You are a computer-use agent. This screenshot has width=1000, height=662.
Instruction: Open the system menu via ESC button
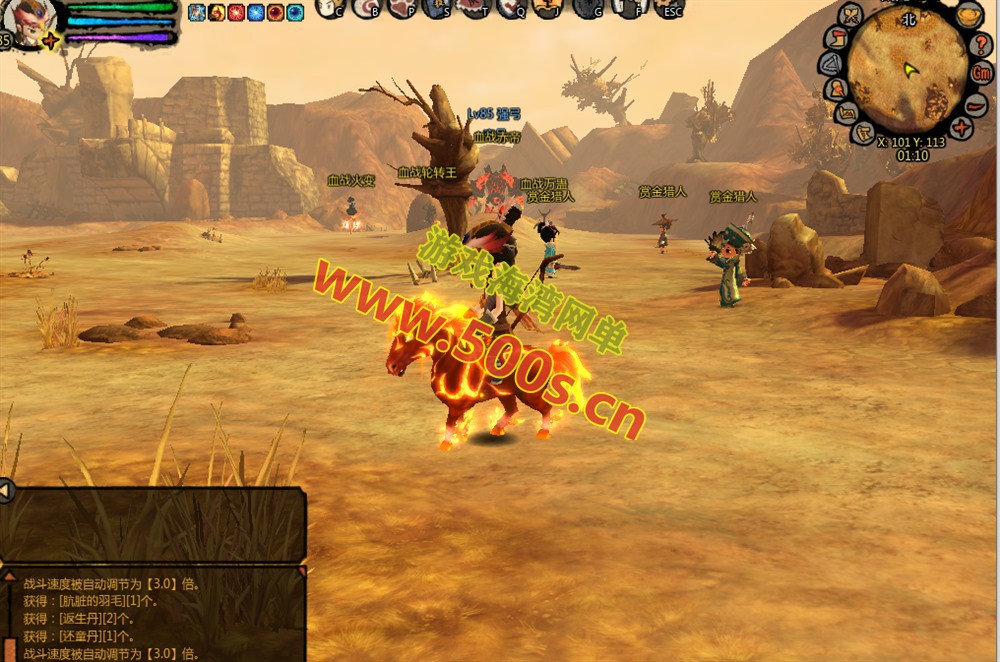coord(668,9)
